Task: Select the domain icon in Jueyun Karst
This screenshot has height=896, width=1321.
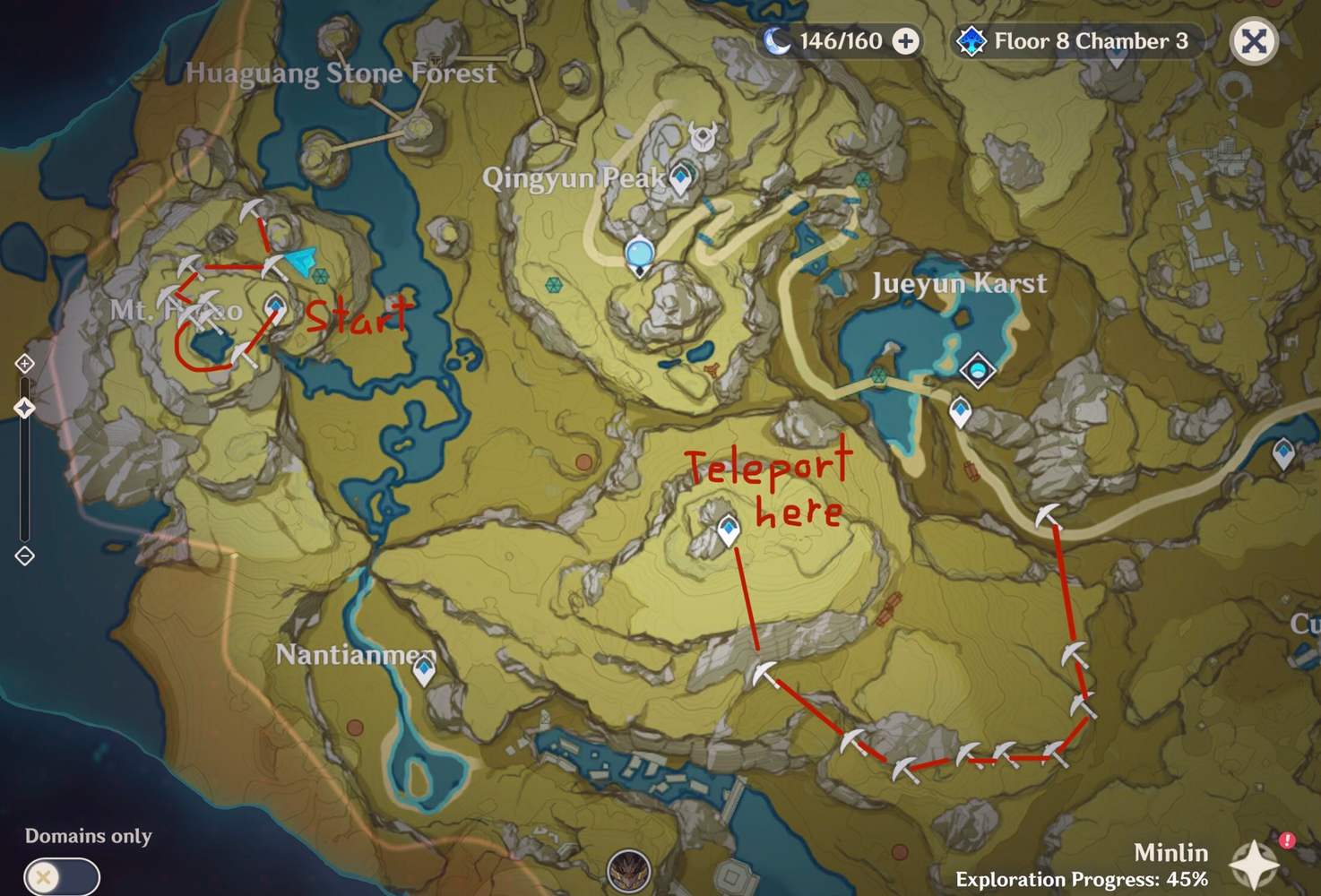Action: pyautogui.click(x=975, y=369)
